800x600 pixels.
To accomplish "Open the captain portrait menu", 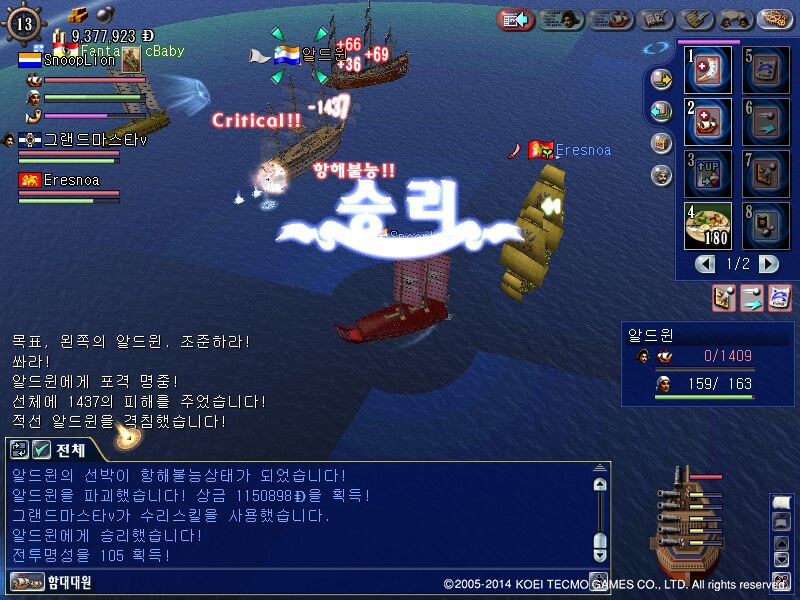I will [x=563, y=19].
